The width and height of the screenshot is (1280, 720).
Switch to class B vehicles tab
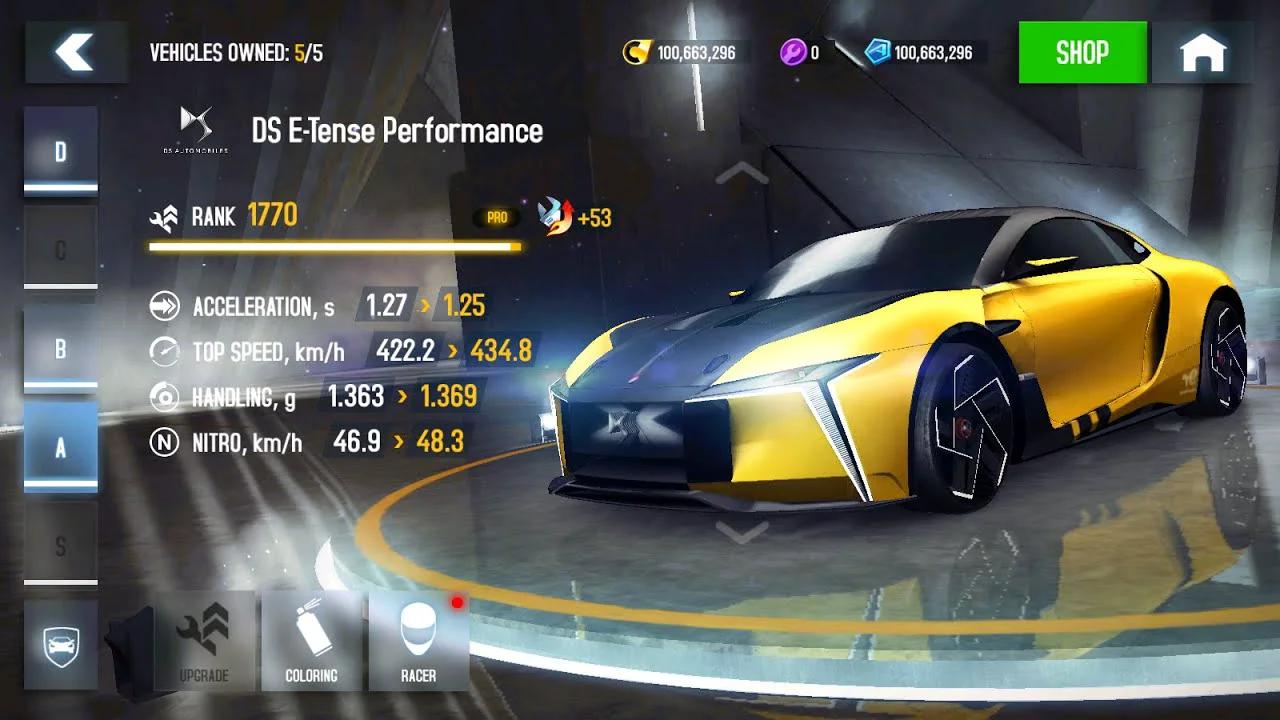point(61,347)
